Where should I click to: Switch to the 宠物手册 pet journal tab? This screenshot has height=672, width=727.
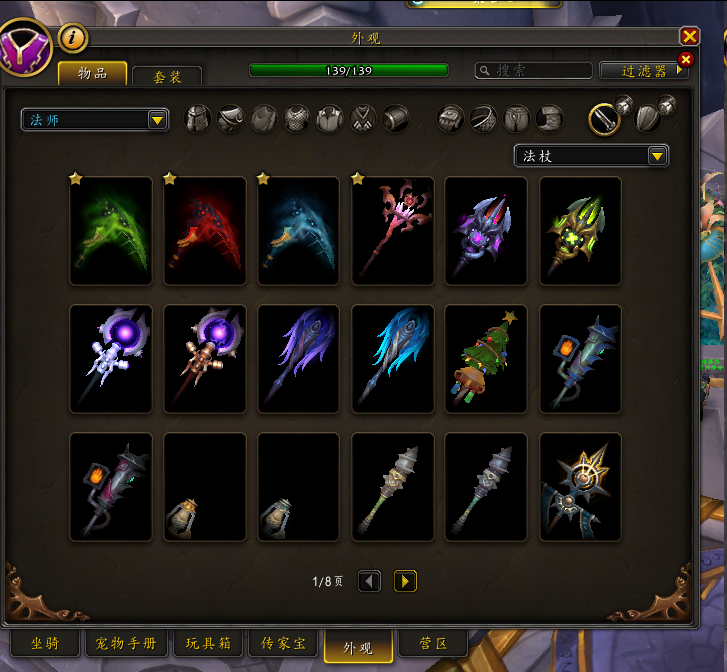coord(127,643)
